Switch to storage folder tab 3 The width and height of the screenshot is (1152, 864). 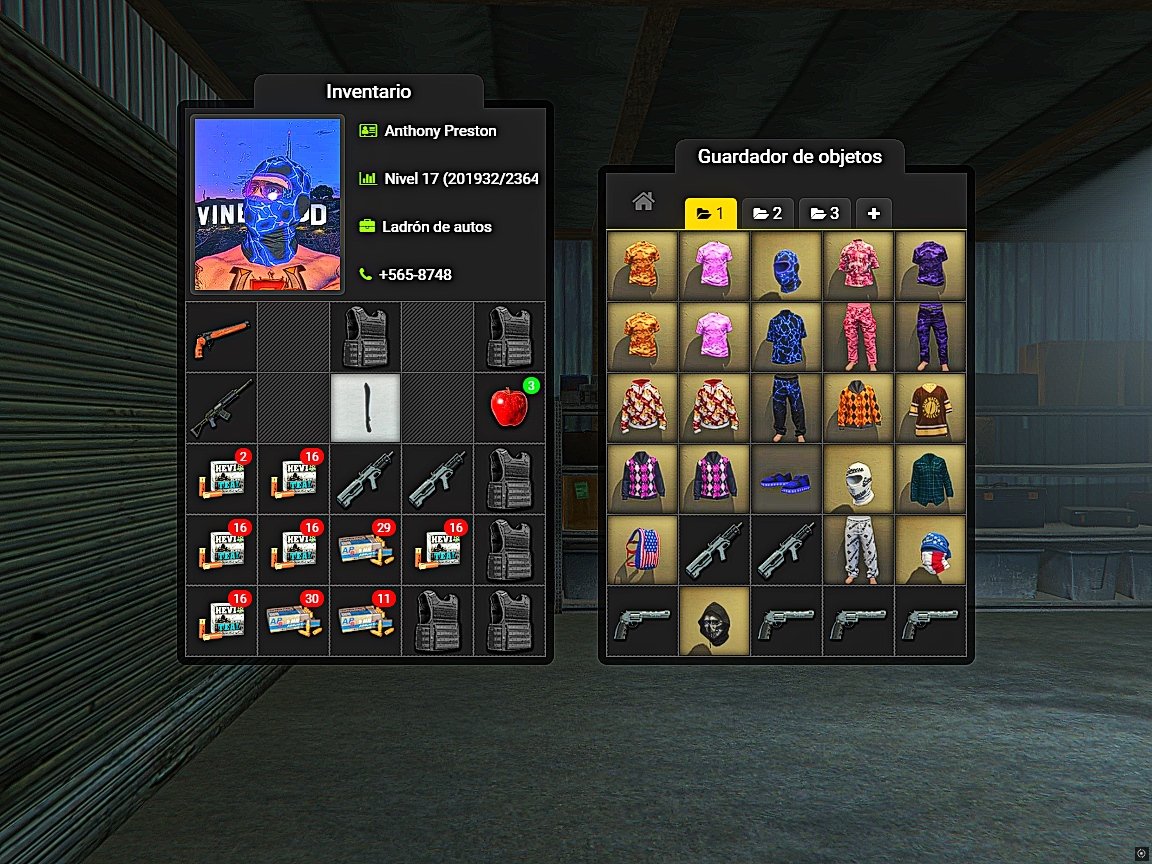tap(824, 213)
